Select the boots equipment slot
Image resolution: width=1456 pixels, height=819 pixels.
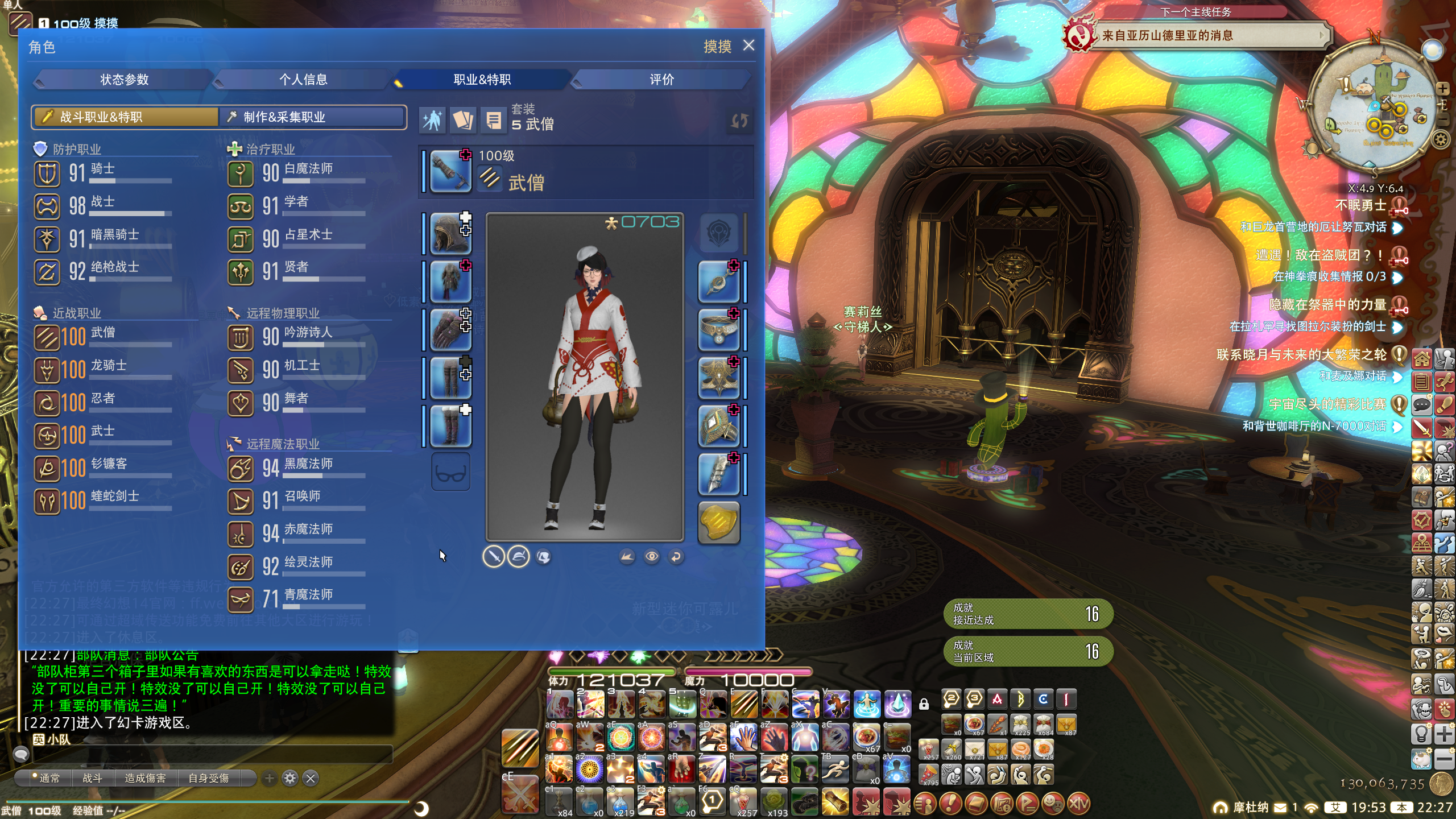point(450,426)
